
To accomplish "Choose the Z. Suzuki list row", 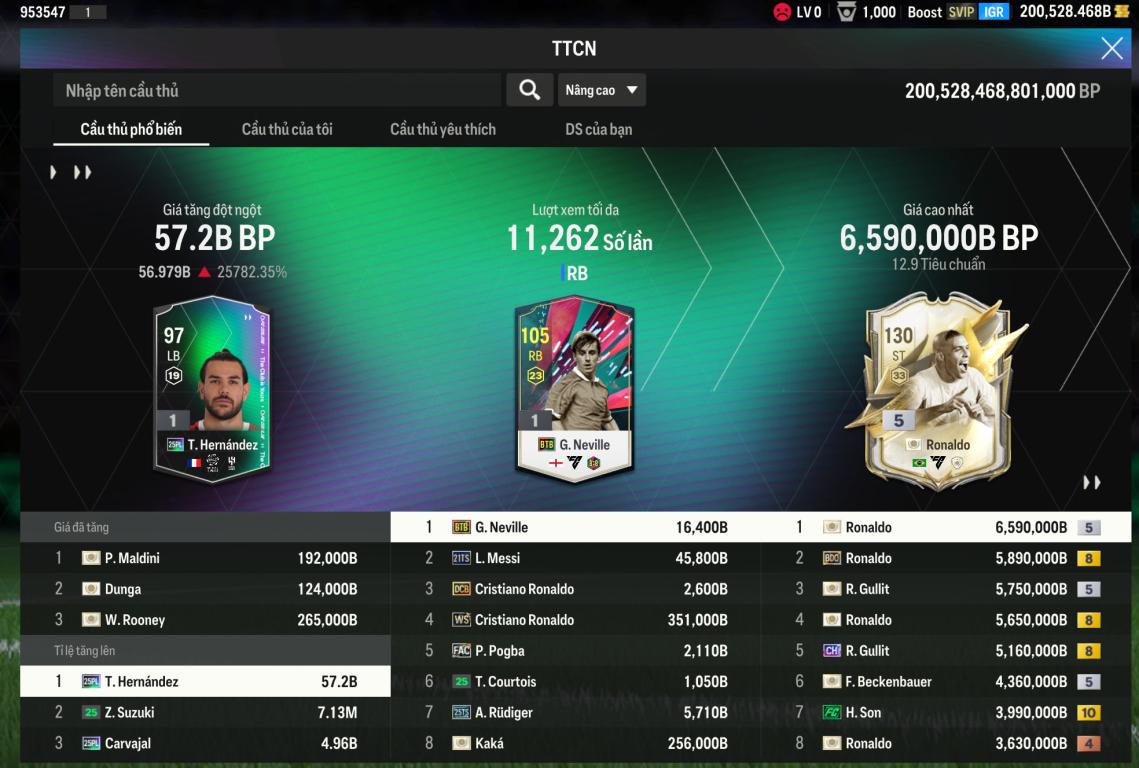I will tap(205, 712).
